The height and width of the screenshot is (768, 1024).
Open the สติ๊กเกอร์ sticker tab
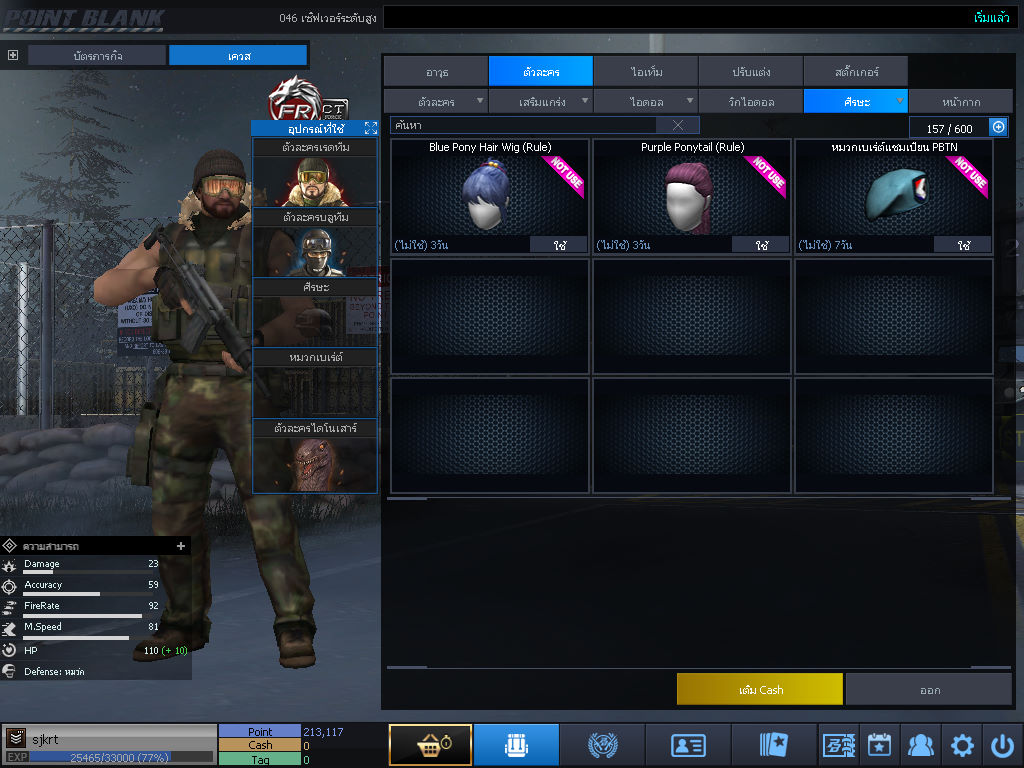pyautogui.click(x=855, y=71)
